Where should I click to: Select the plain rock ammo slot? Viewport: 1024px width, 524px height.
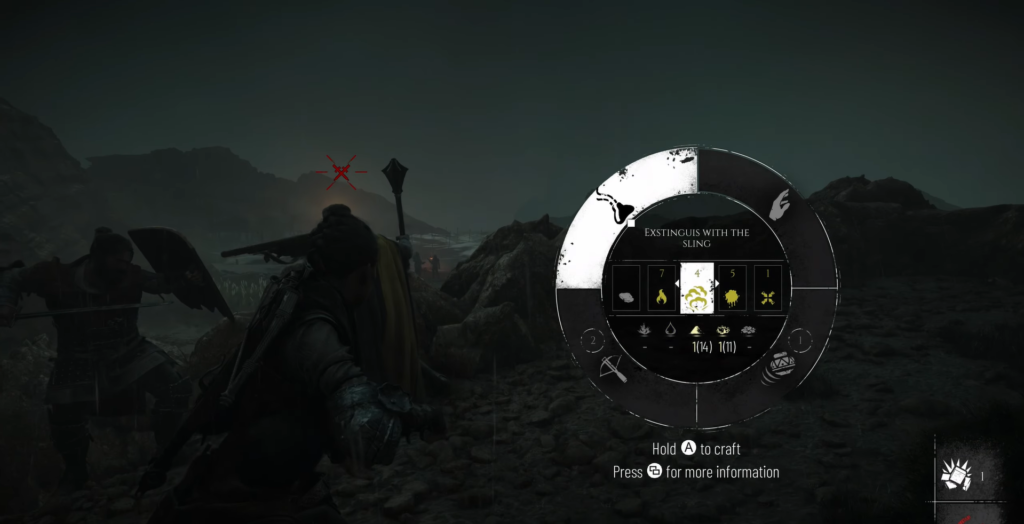click(625, 296)
